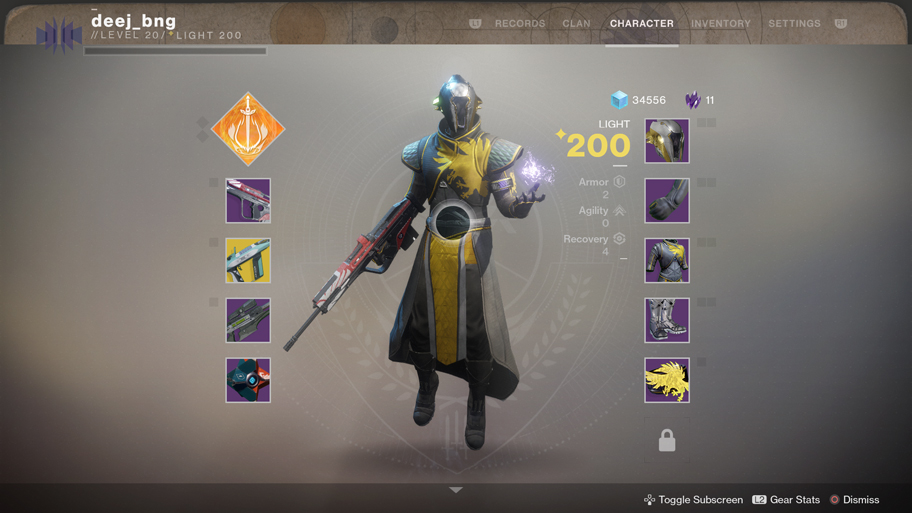The height and width of the screenshot is (513, 912).
Task: Switch to the Records tab
Action: pos(520,24)
